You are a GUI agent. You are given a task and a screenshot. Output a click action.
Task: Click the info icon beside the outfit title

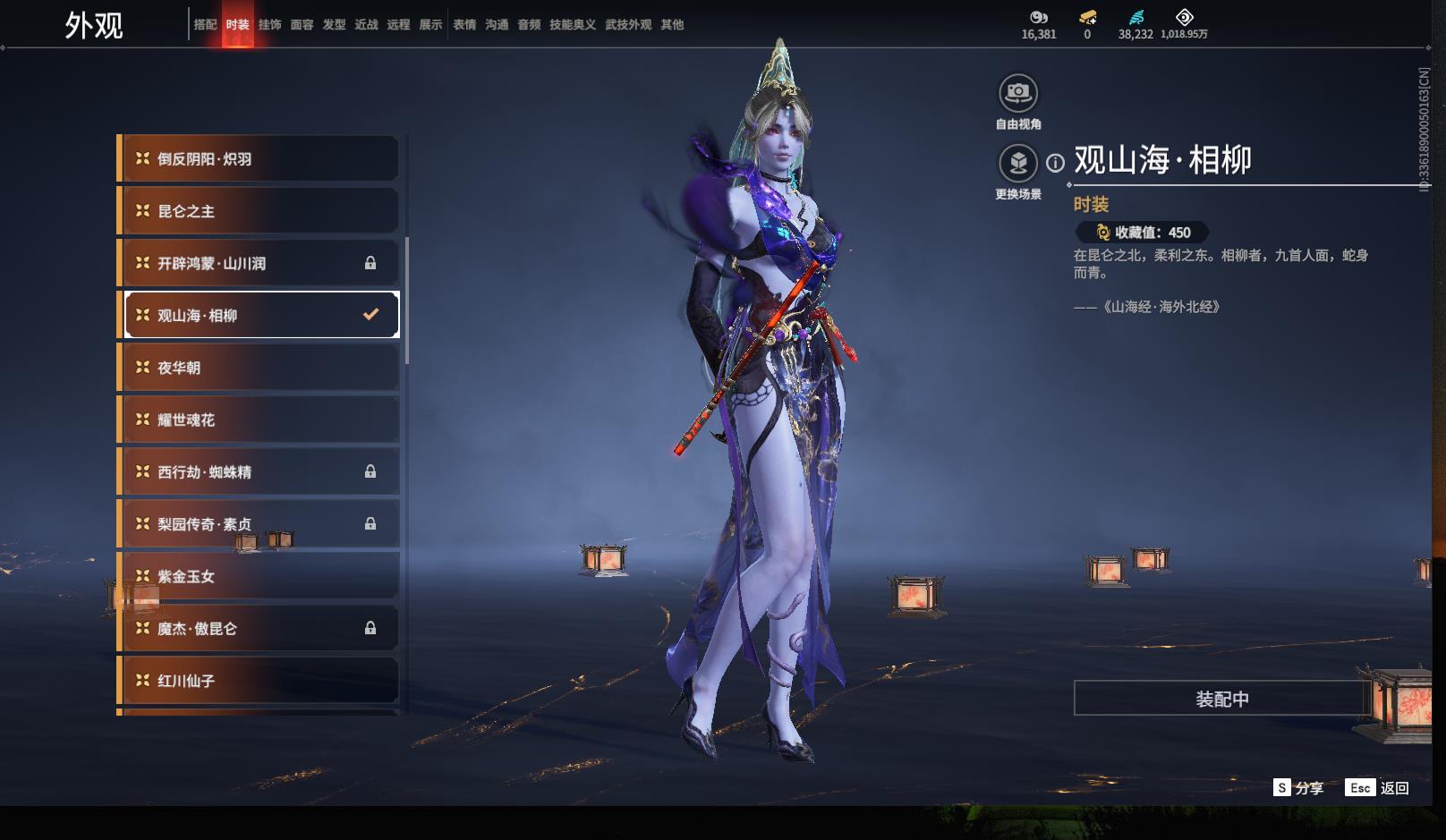click(1056, 163)
